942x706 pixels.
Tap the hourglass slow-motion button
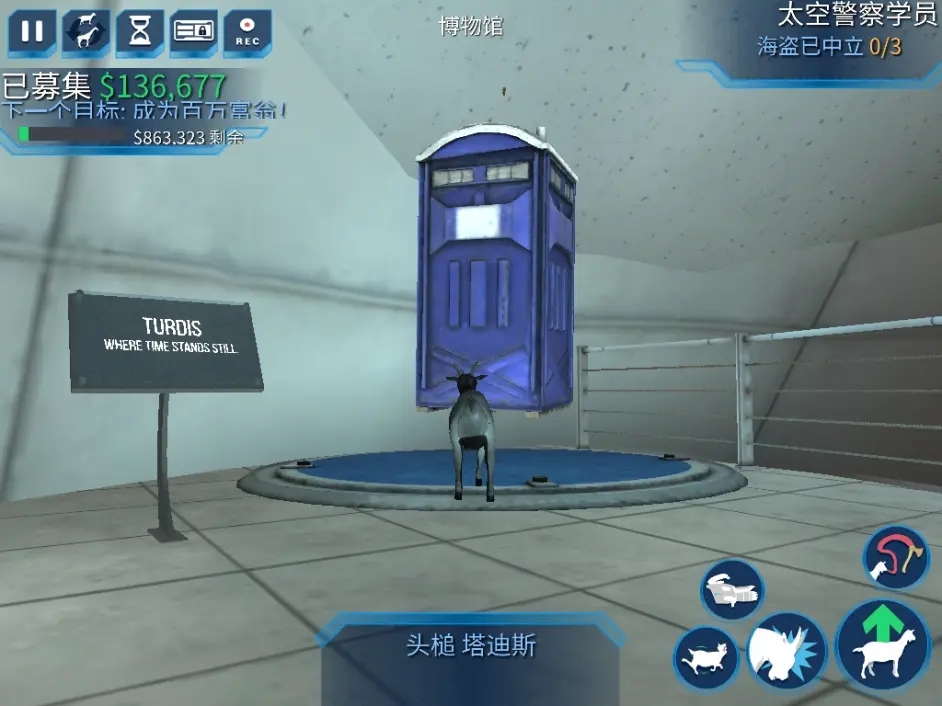[140, 31]
